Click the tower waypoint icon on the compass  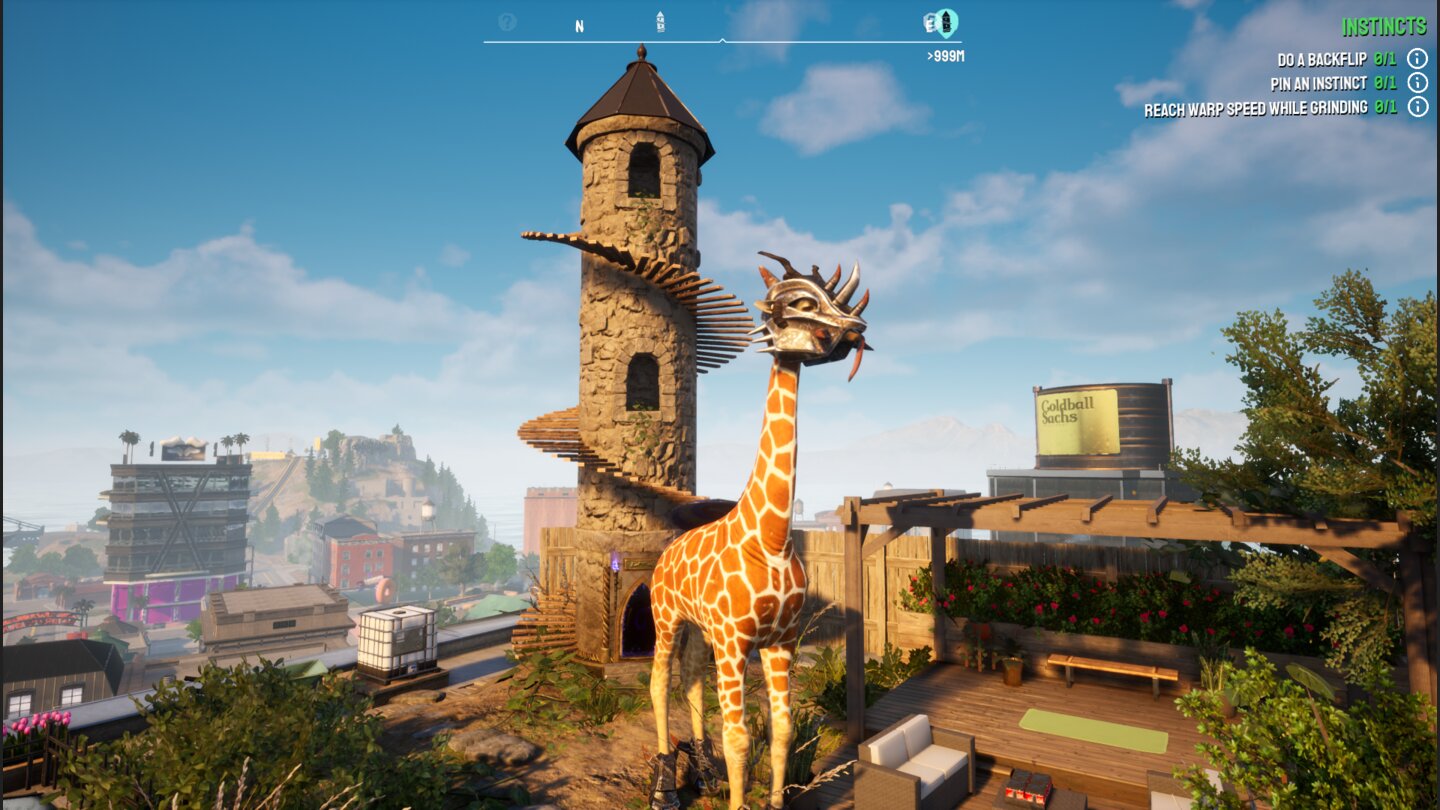[660, 20]
